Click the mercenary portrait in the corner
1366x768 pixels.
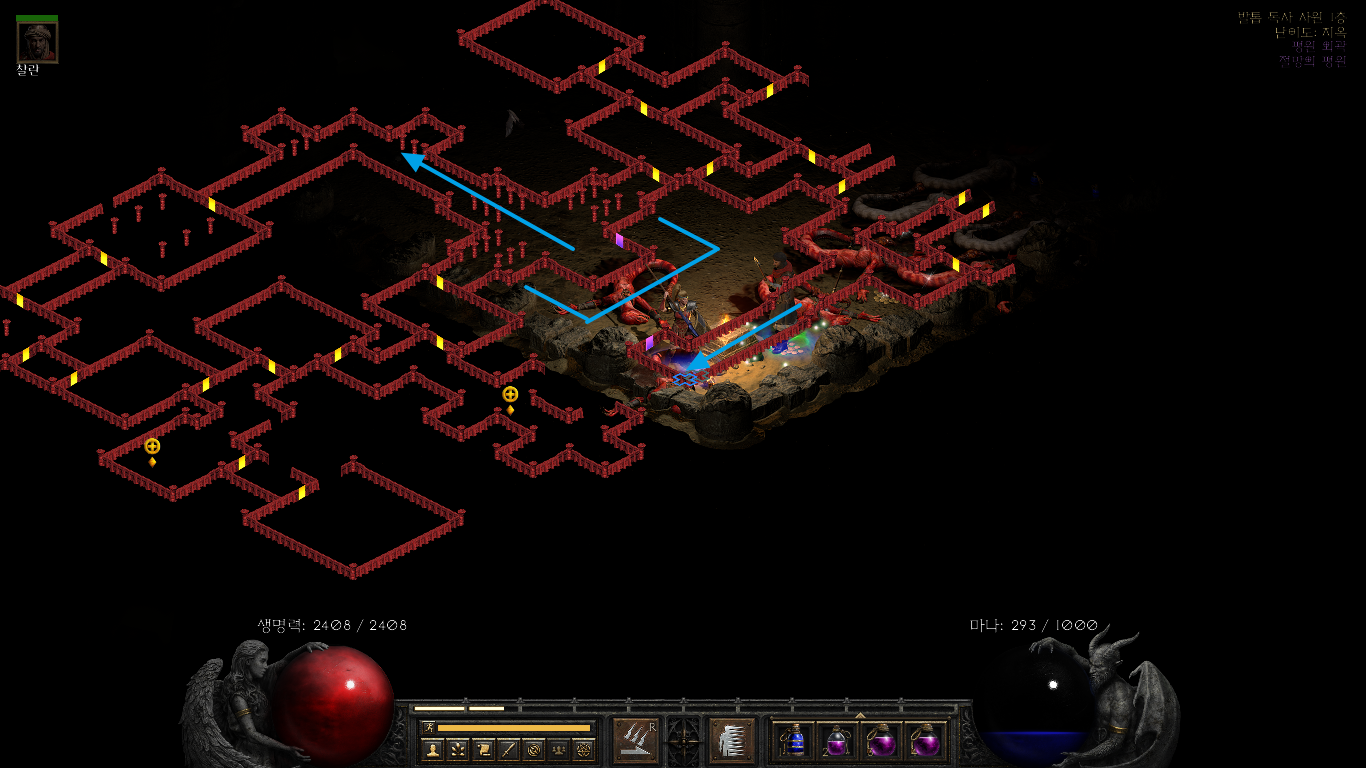tap(37, 42)
